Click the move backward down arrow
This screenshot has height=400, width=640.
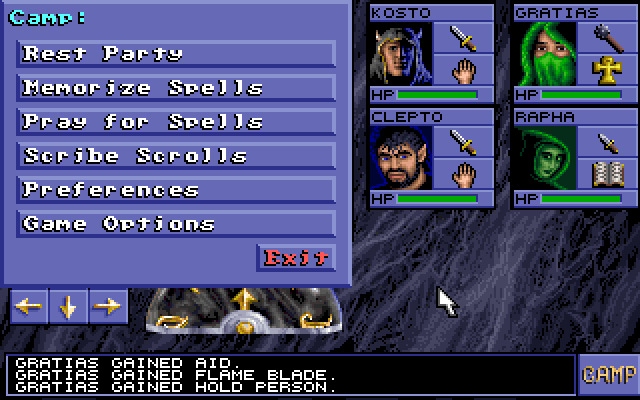[68, 307]
